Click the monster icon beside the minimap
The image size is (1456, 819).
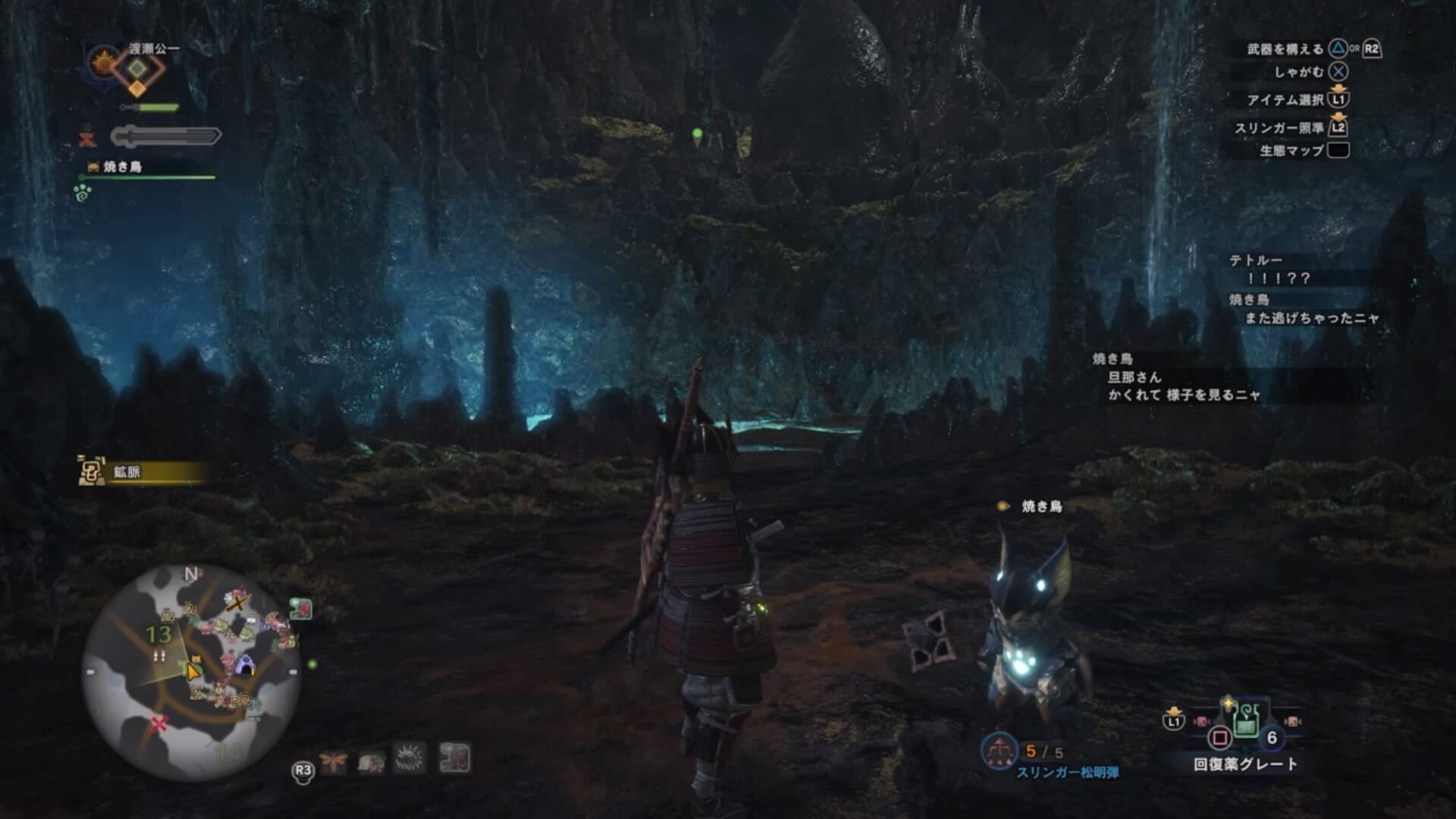click(x=301, y=608)
